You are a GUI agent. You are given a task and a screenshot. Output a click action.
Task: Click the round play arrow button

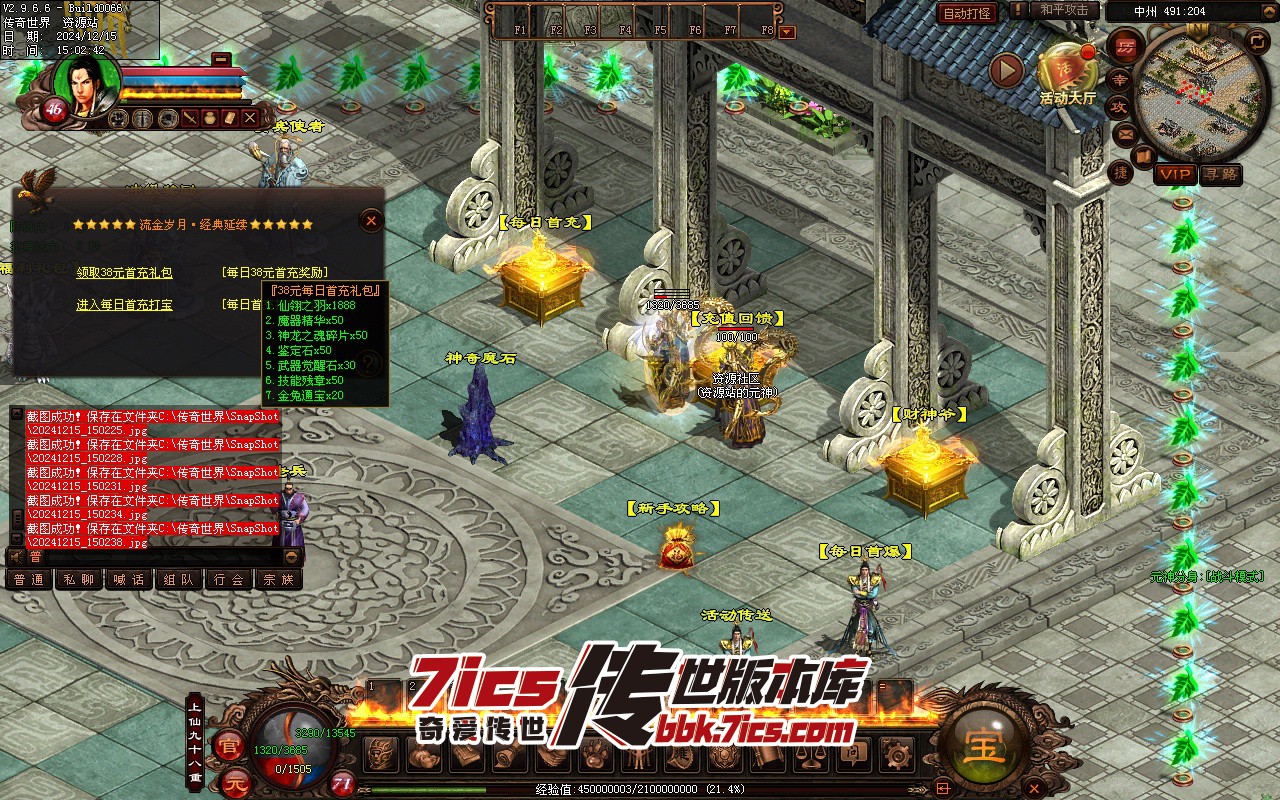pyautogui.click(x=1006, y=70)
